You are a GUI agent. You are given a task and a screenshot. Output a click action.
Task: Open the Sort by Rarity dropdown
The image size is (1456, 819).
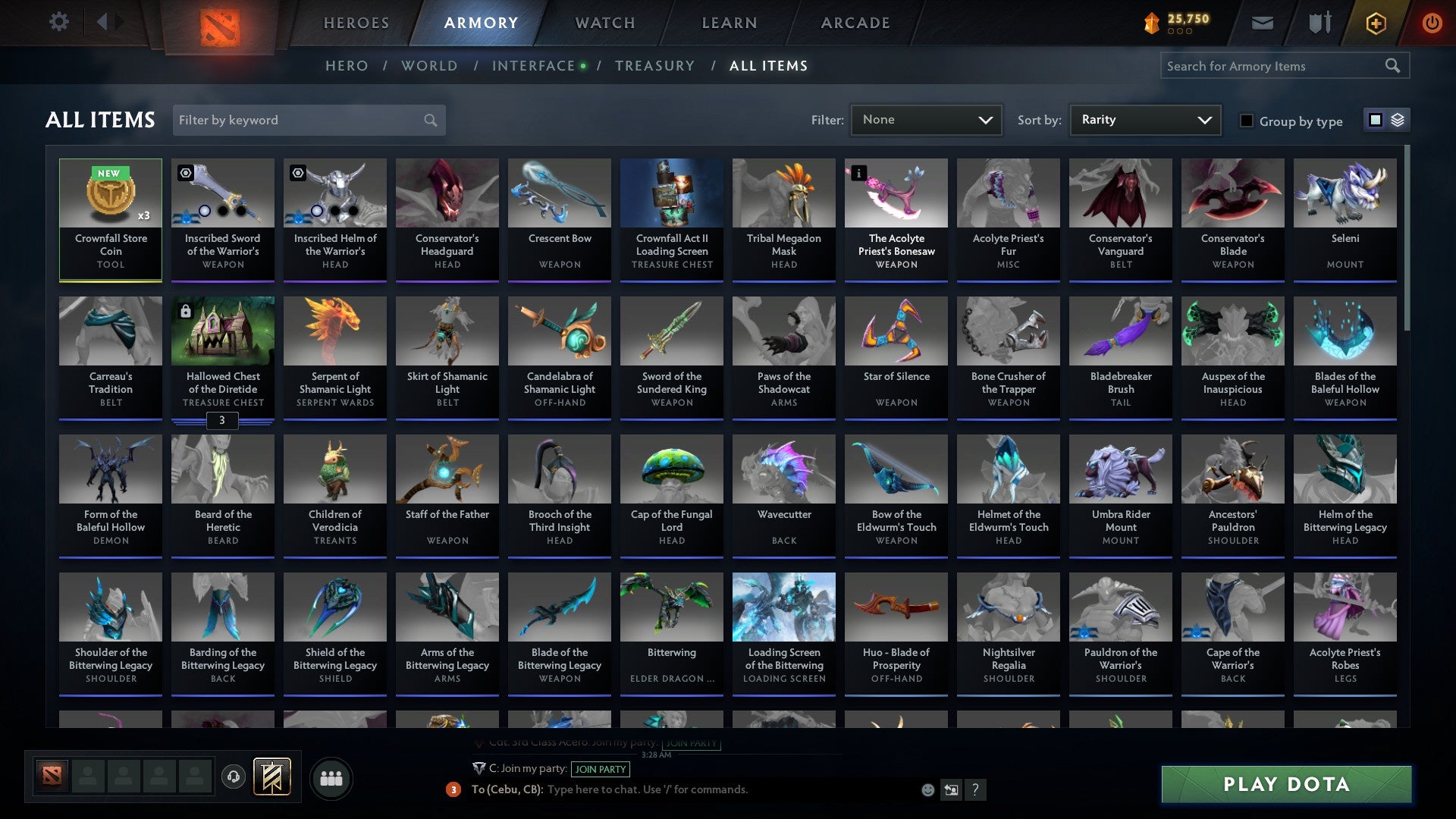point(1144,120)
